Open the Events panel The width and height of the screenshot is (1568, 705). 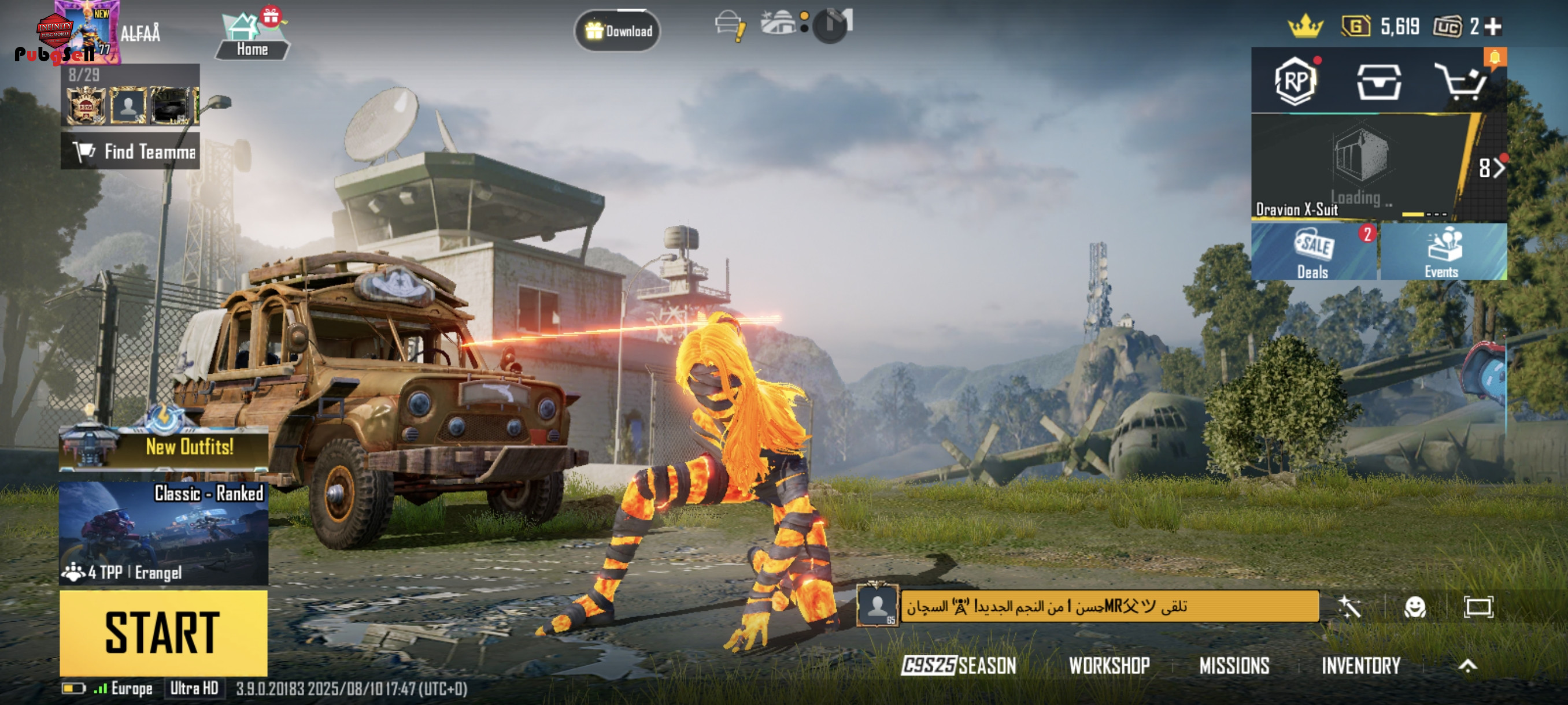[1442, 252]
